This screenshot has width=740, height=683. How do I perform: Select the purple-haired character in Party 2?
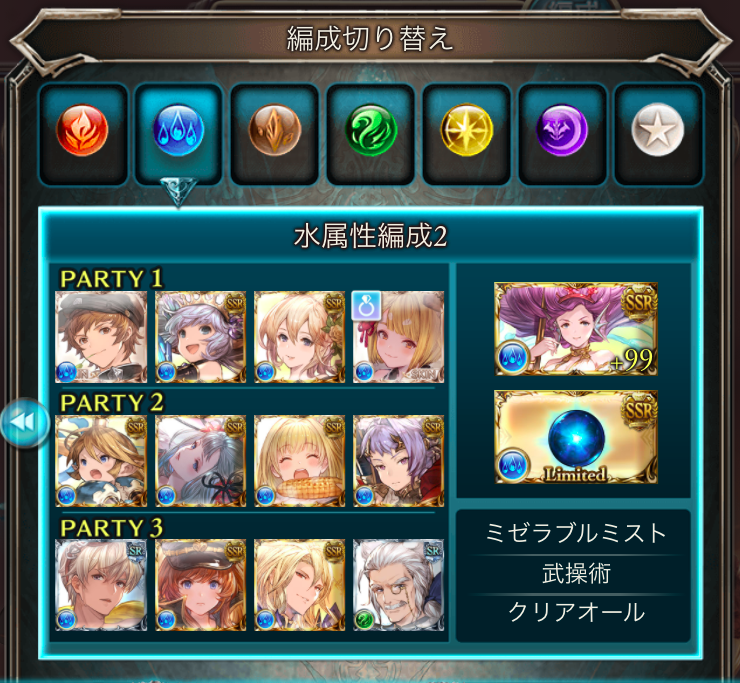(399, 461)
